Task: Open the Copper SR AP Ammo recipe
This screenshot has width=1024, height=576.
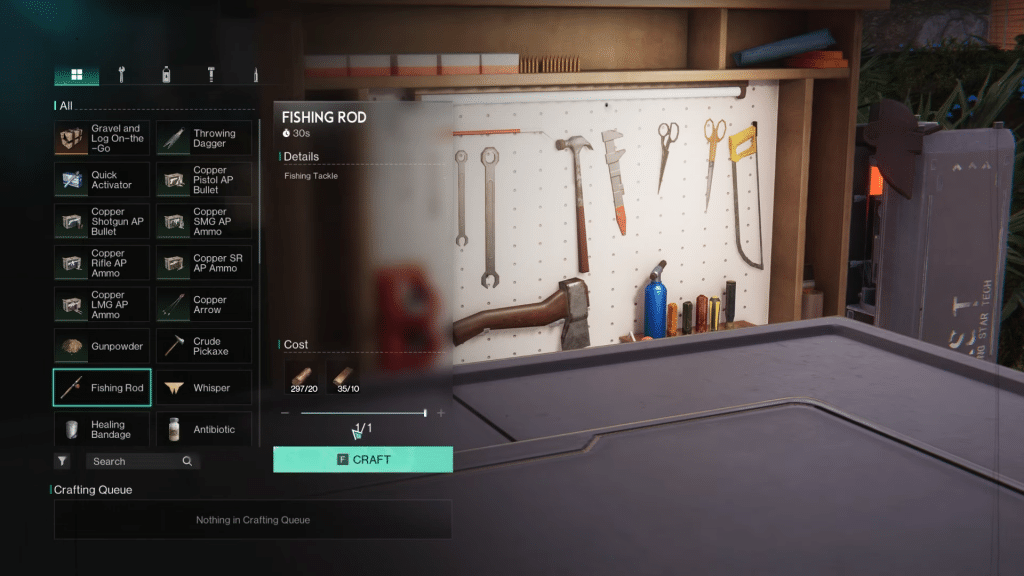Action: (204, 263)
